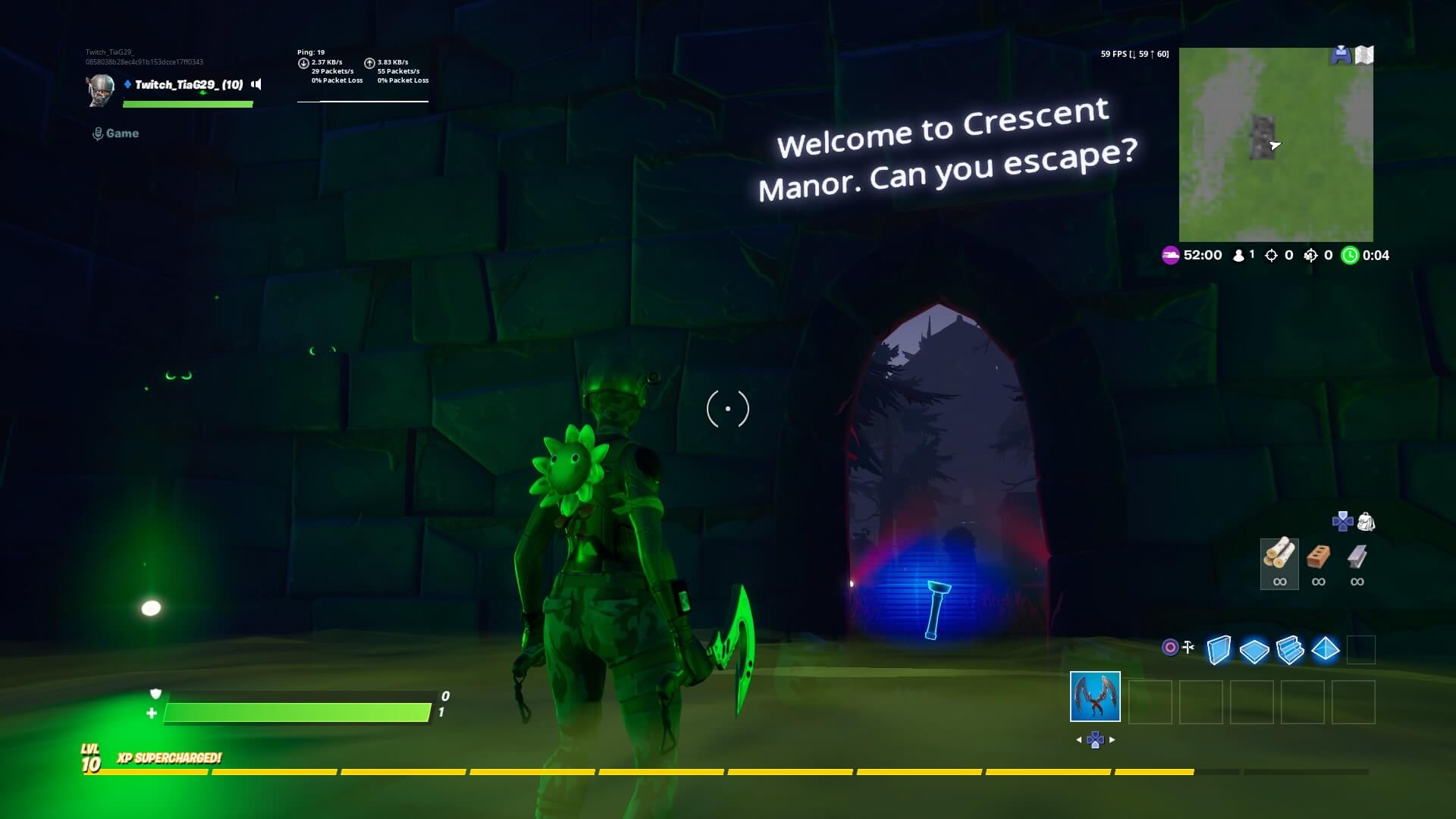Select the stairs building piece

1290,650
